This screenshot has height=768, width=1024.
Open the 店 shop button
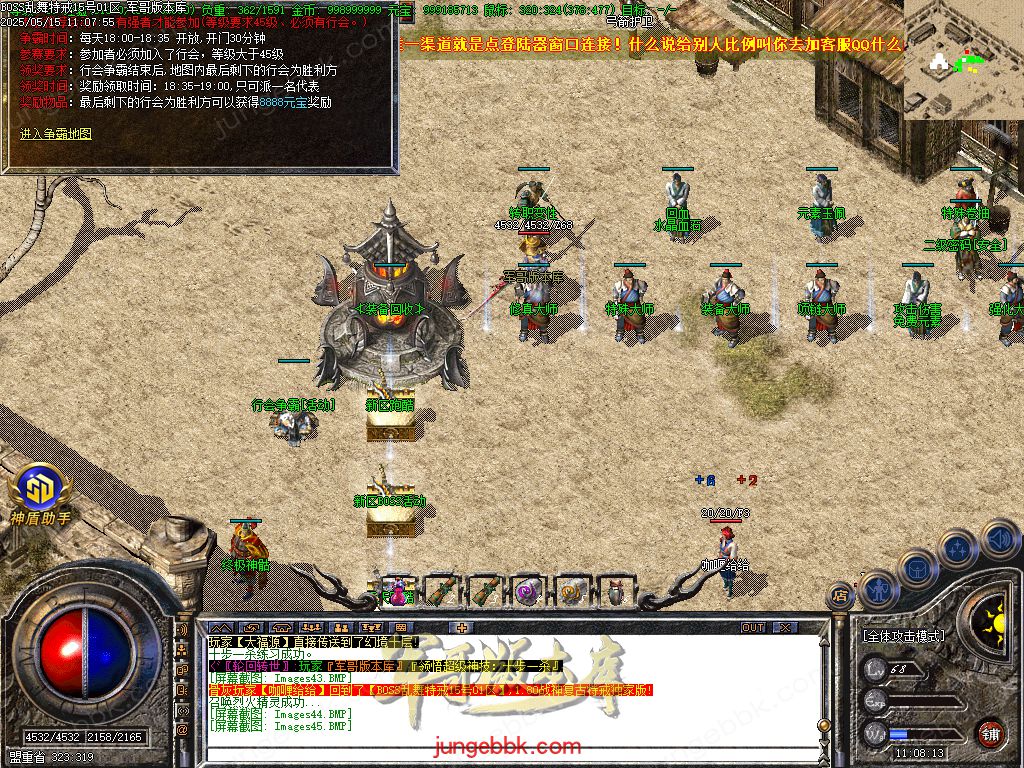click(841, 597)
